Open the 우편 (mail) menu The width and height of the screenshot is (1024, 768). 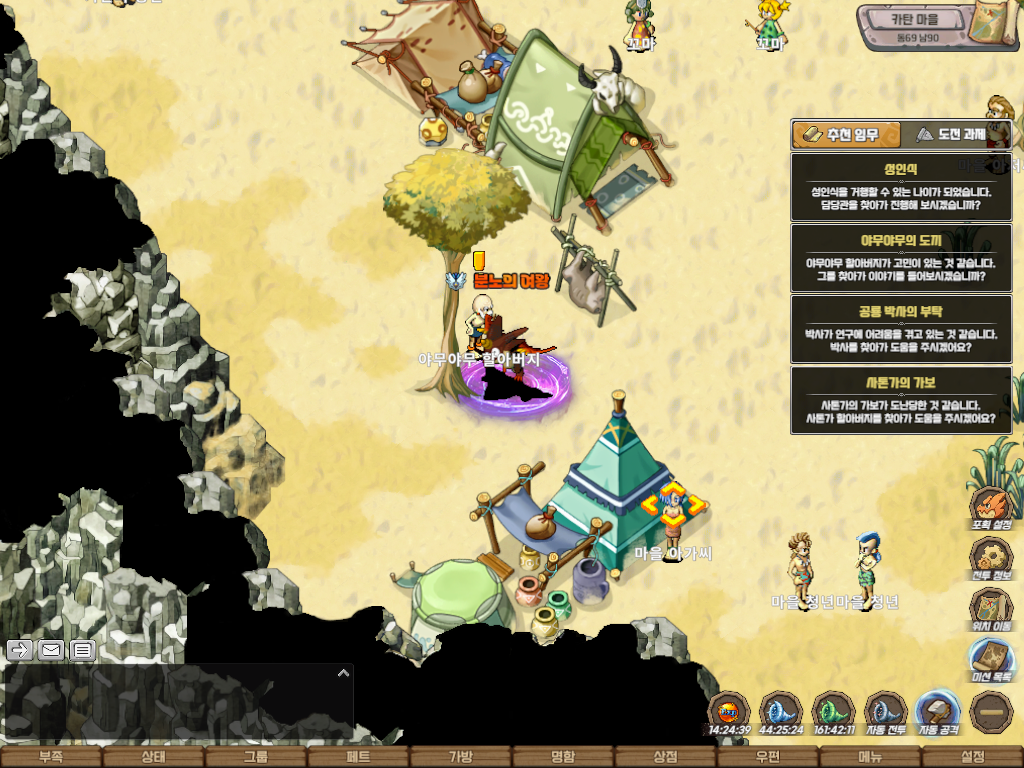(768, 757)
